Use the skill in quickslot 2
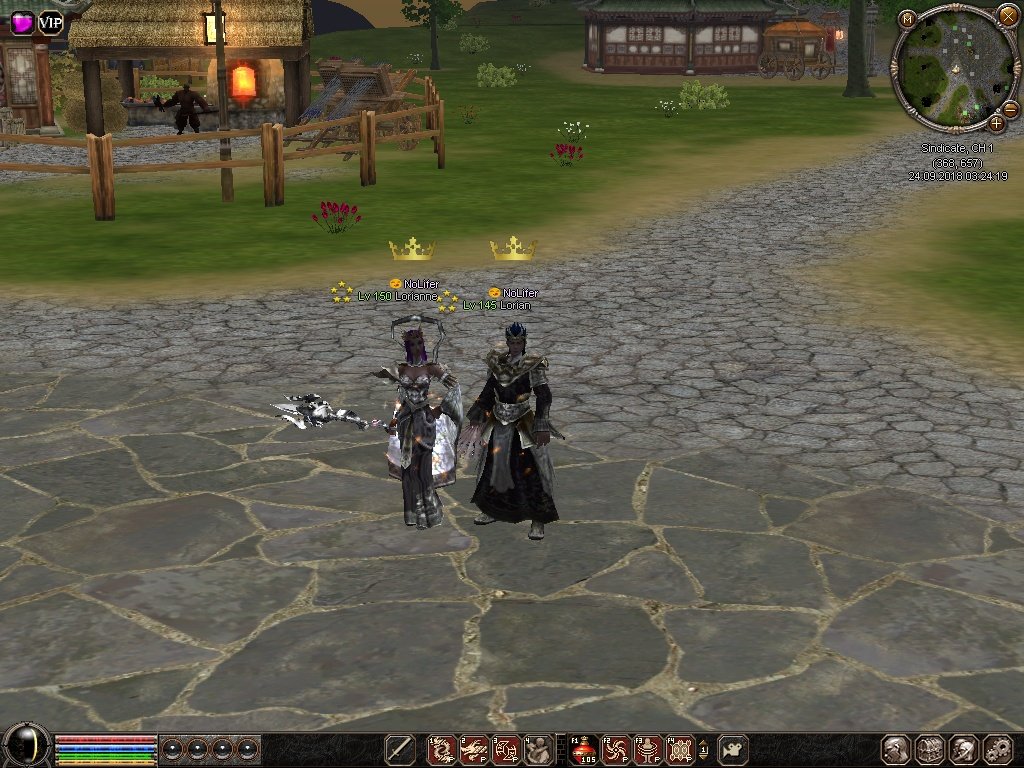The width and height of the screenshot is (1024, 768). click(x=474, y=749)
